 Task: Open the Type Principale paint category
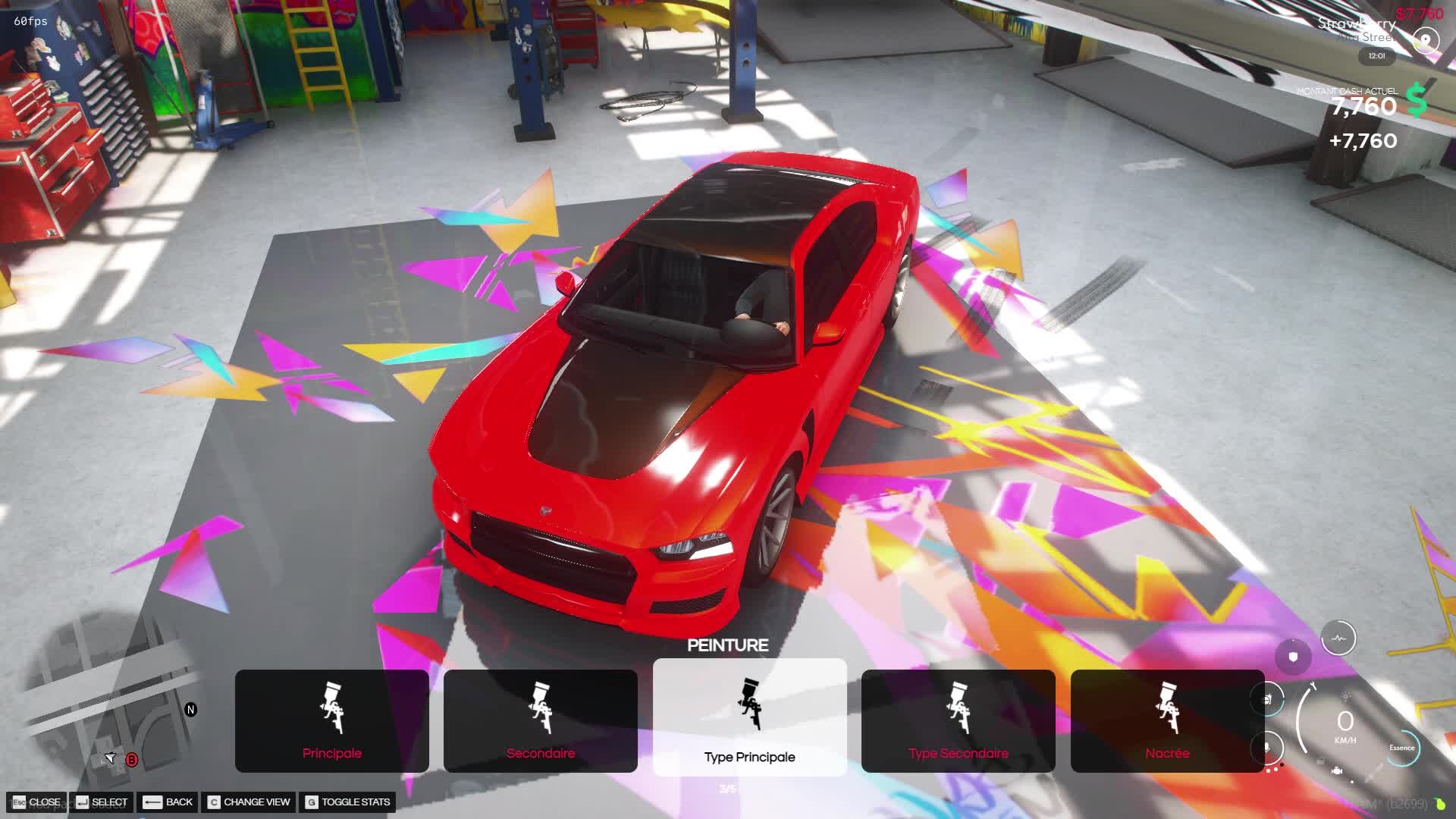click(x=749, y=717)
